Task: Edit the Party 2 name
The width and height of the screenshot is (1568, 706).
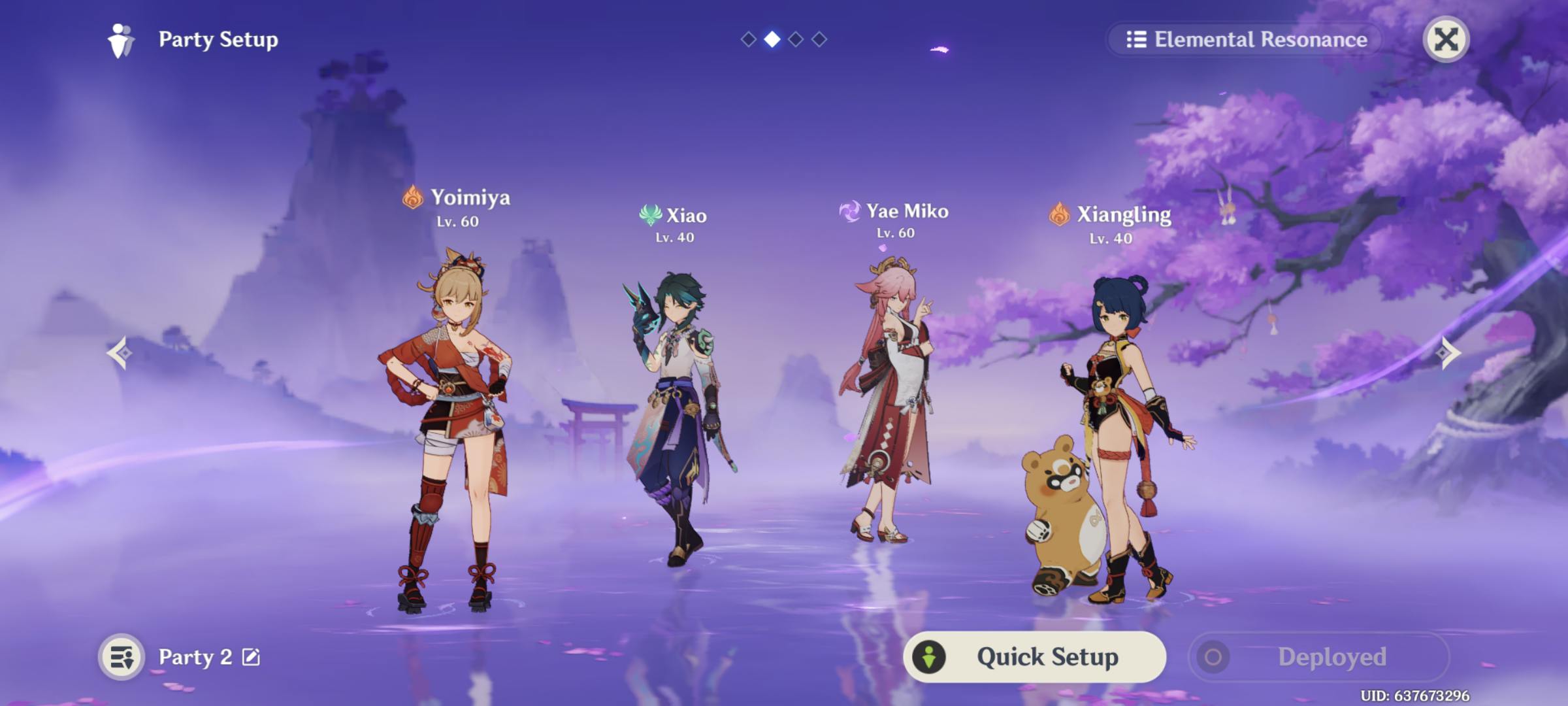Action: (x=252, y=656)
